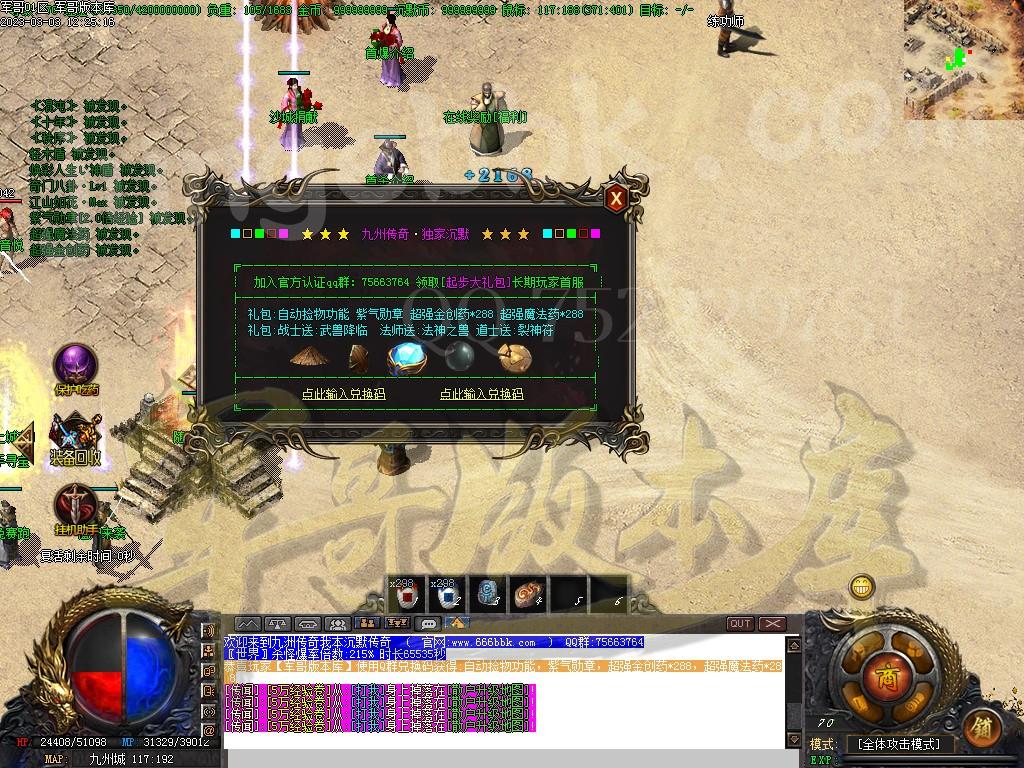This screenshot has width=1024, height=768.
Task: Use the blue potion in hotbar slot 2
Action: (x=444, y=595)
